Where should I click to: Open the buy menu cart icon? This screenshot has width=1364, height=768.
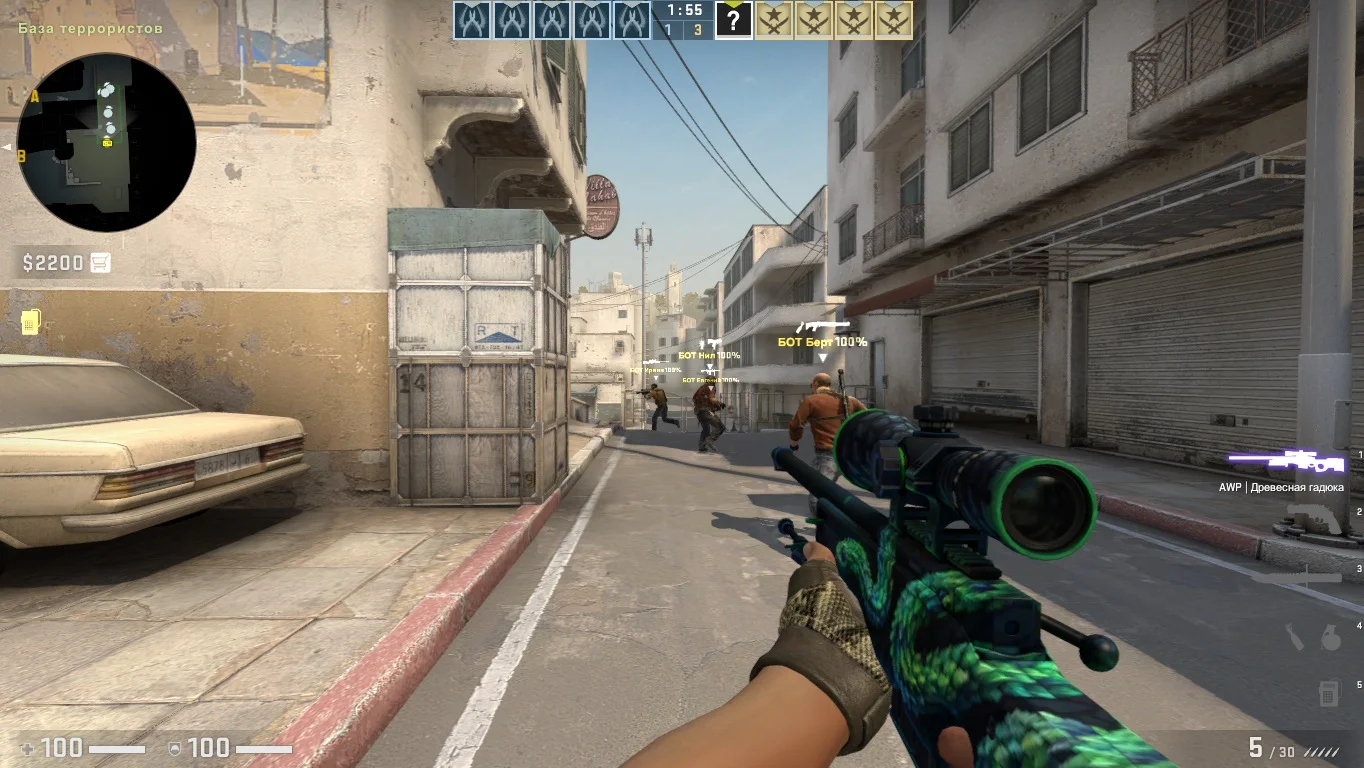(100, 263)
